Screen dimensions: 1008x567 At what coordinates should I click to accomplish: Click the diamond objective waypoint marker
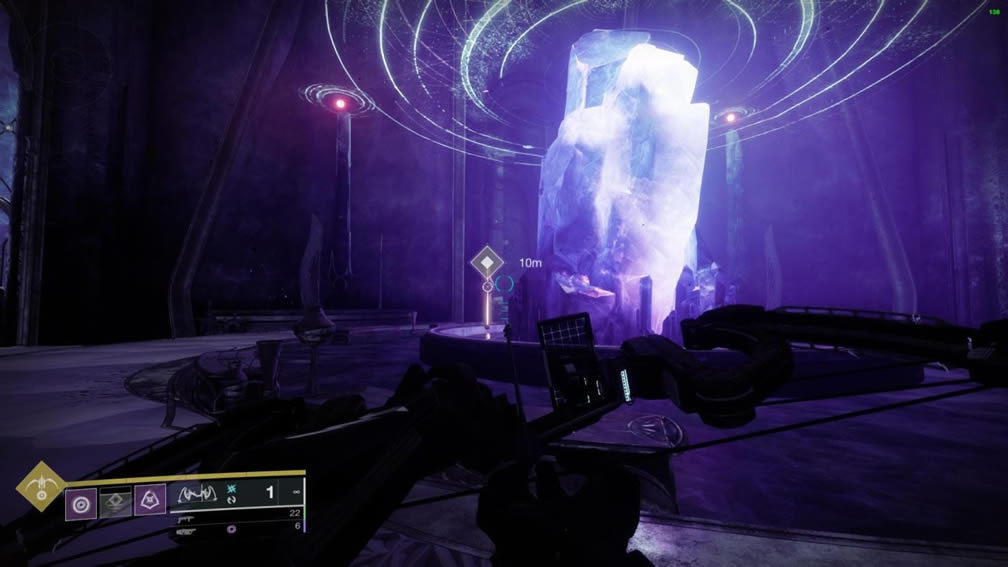tap(486, 263)
